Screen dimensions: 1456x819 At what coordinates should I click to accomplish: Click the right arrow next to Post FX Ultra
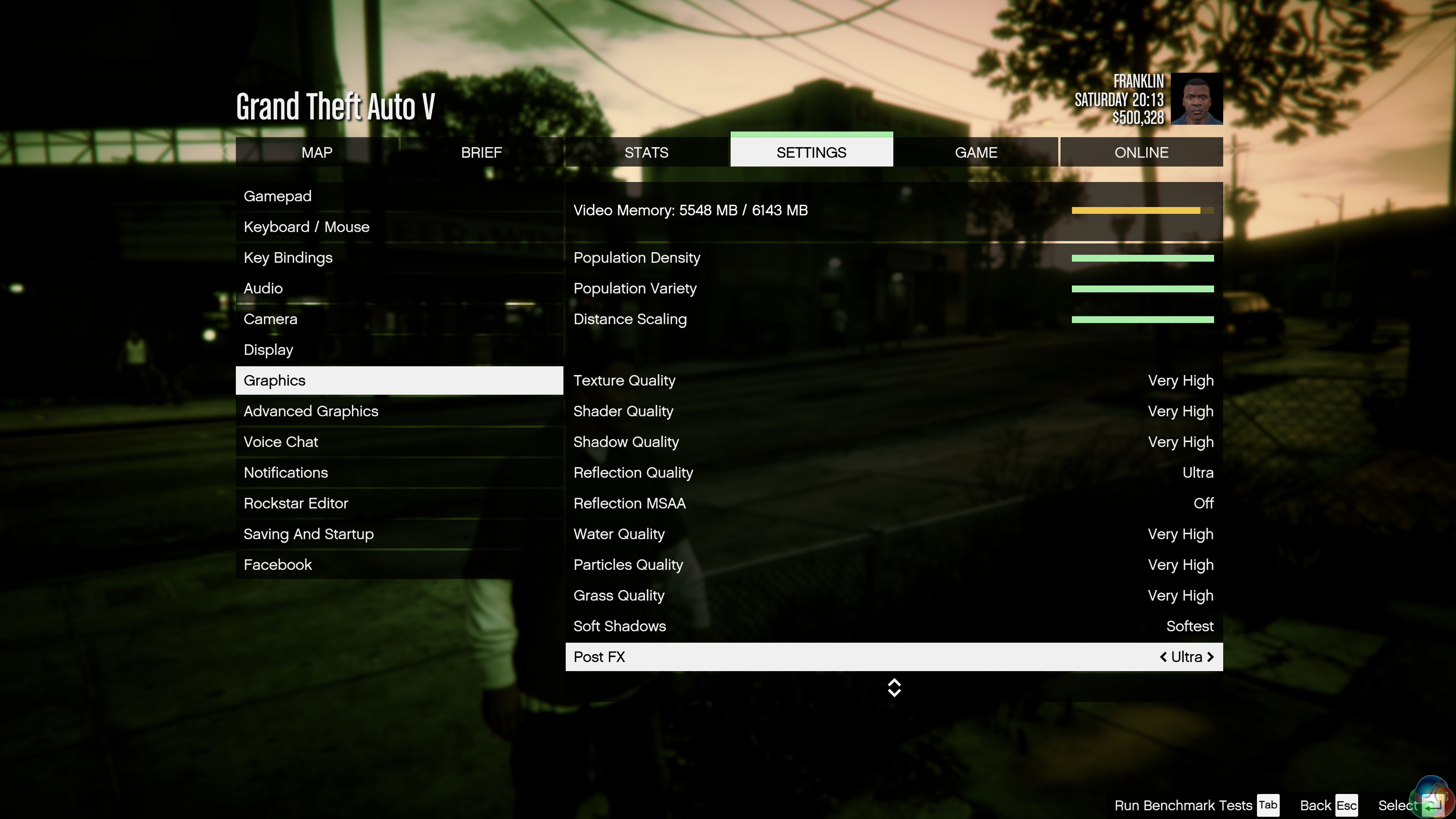coord(1210,657)
